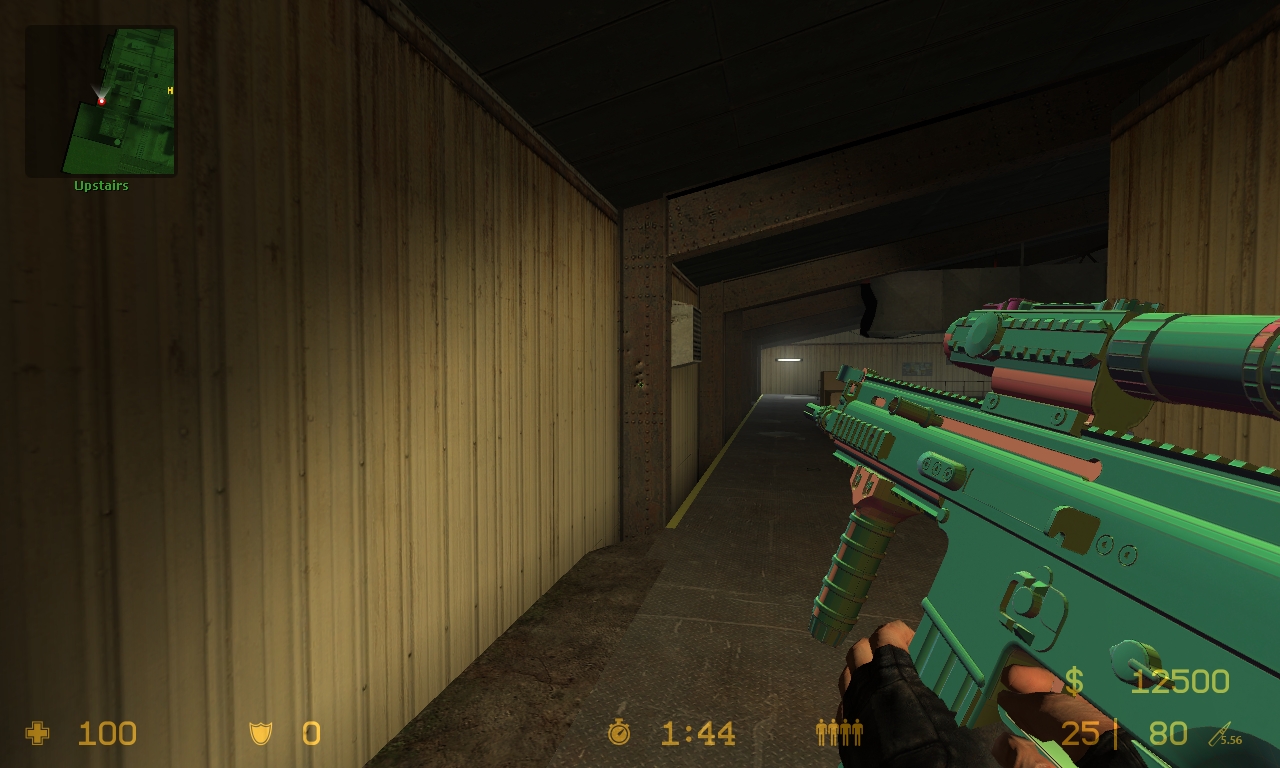This screenshot has height=768, width=1280.
Task: Click the dollar sign money icon
Action: [x=1073, y=681]
